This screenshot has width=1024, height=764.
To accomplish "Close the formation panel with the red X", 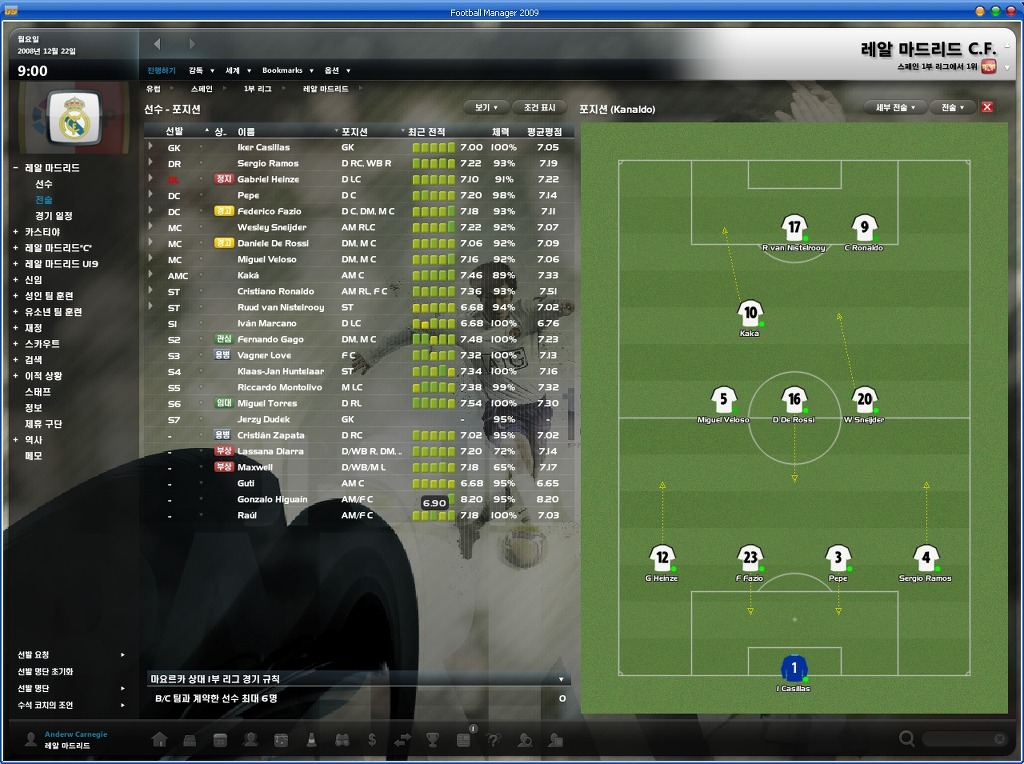I will pyautogui.click(x=987, y=107).
